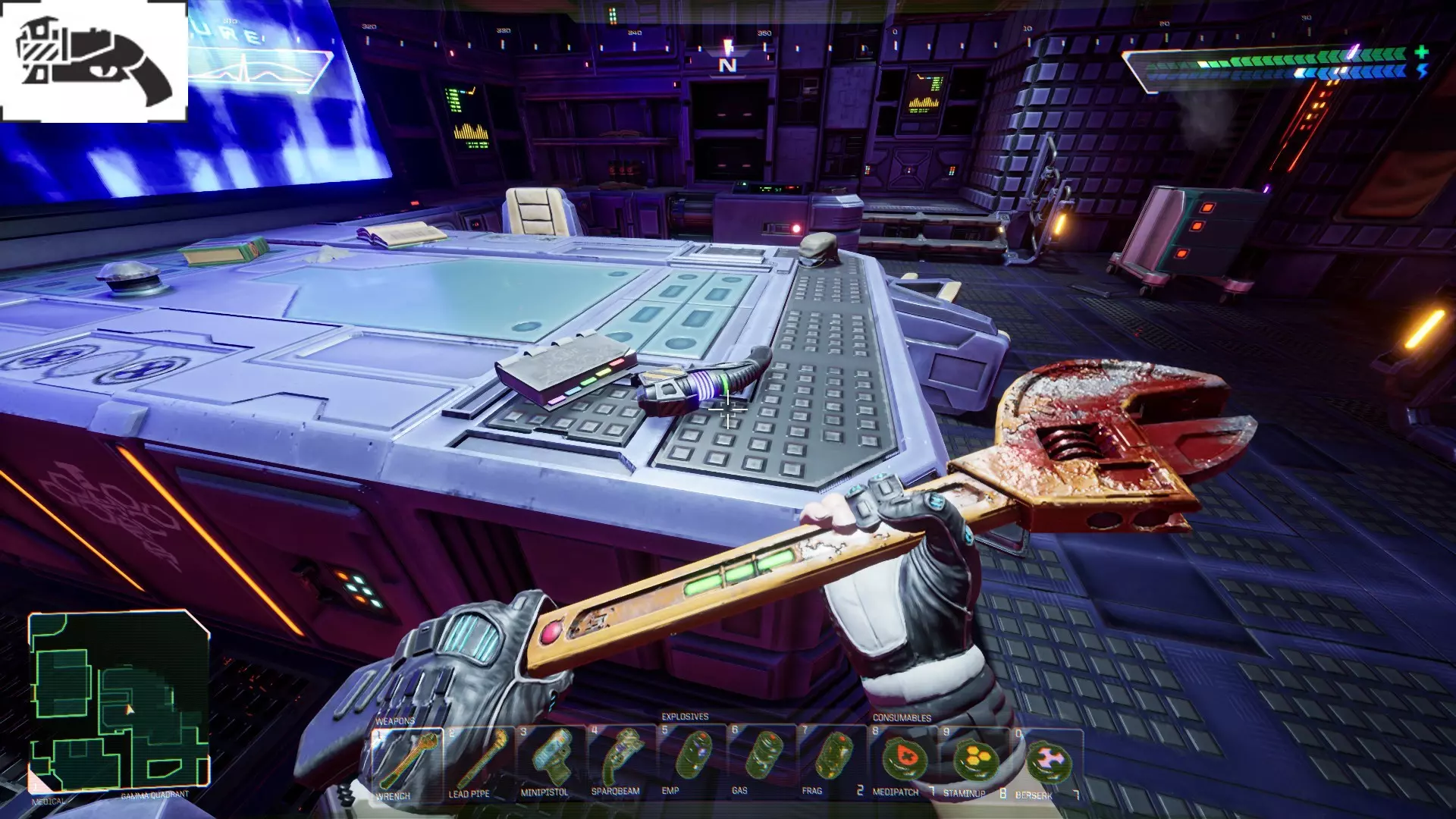Select the EMP grenade slot
This screenshot has height=819, width=1456.
coord(692,761)
